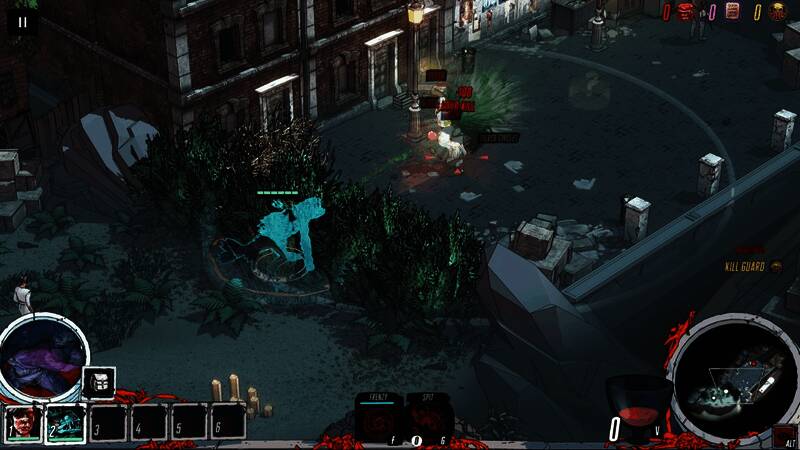
Task: Click the circular minimap
Action: tap(734, 379)
